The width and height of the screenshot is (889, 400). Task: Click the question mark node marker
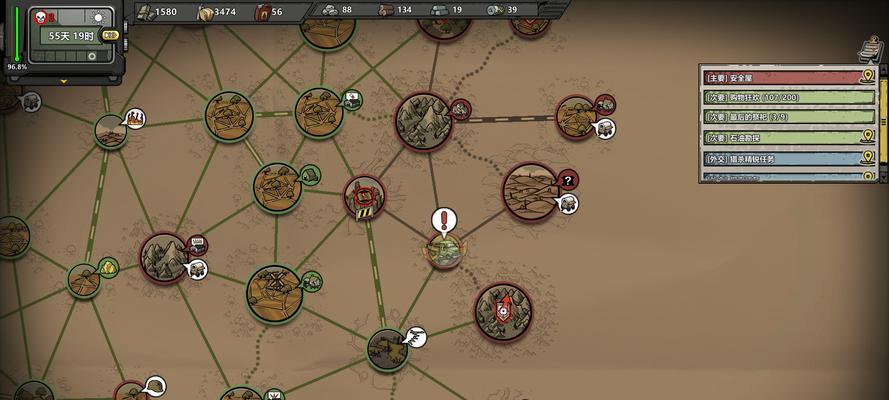pyautogui.click(x=568, y=180)
